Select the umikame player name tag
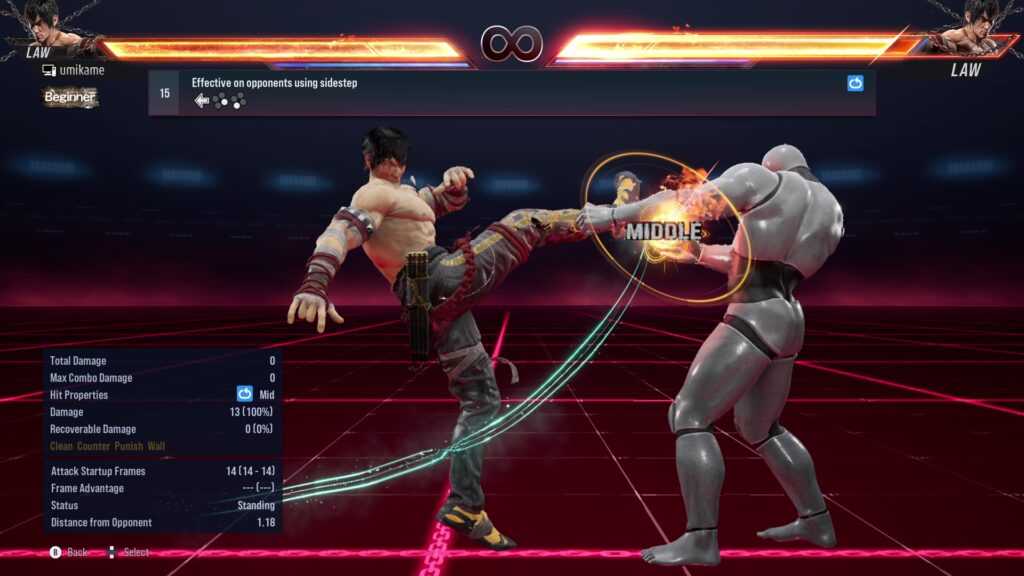 (x=80, y=70)
